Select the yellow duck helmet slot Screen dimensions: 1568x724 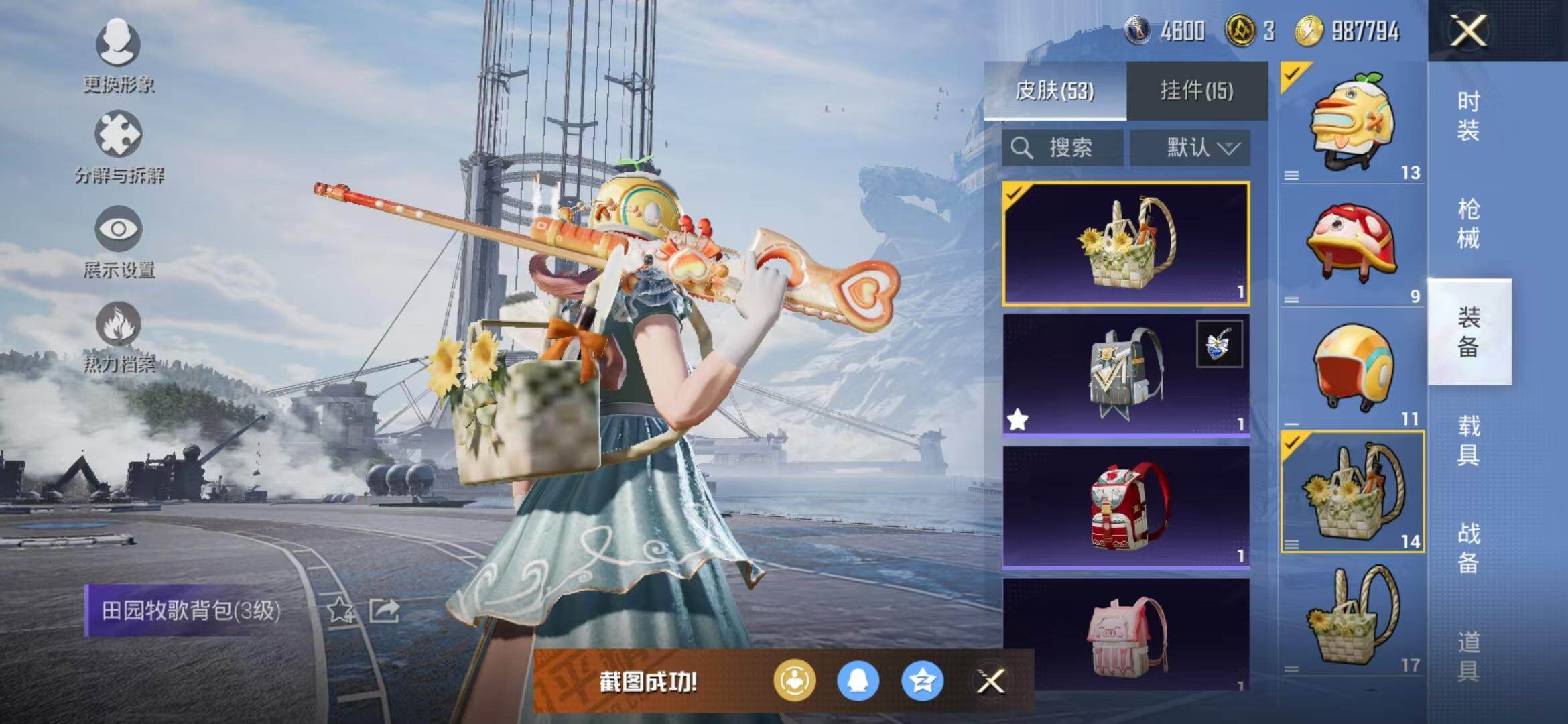1352,123
